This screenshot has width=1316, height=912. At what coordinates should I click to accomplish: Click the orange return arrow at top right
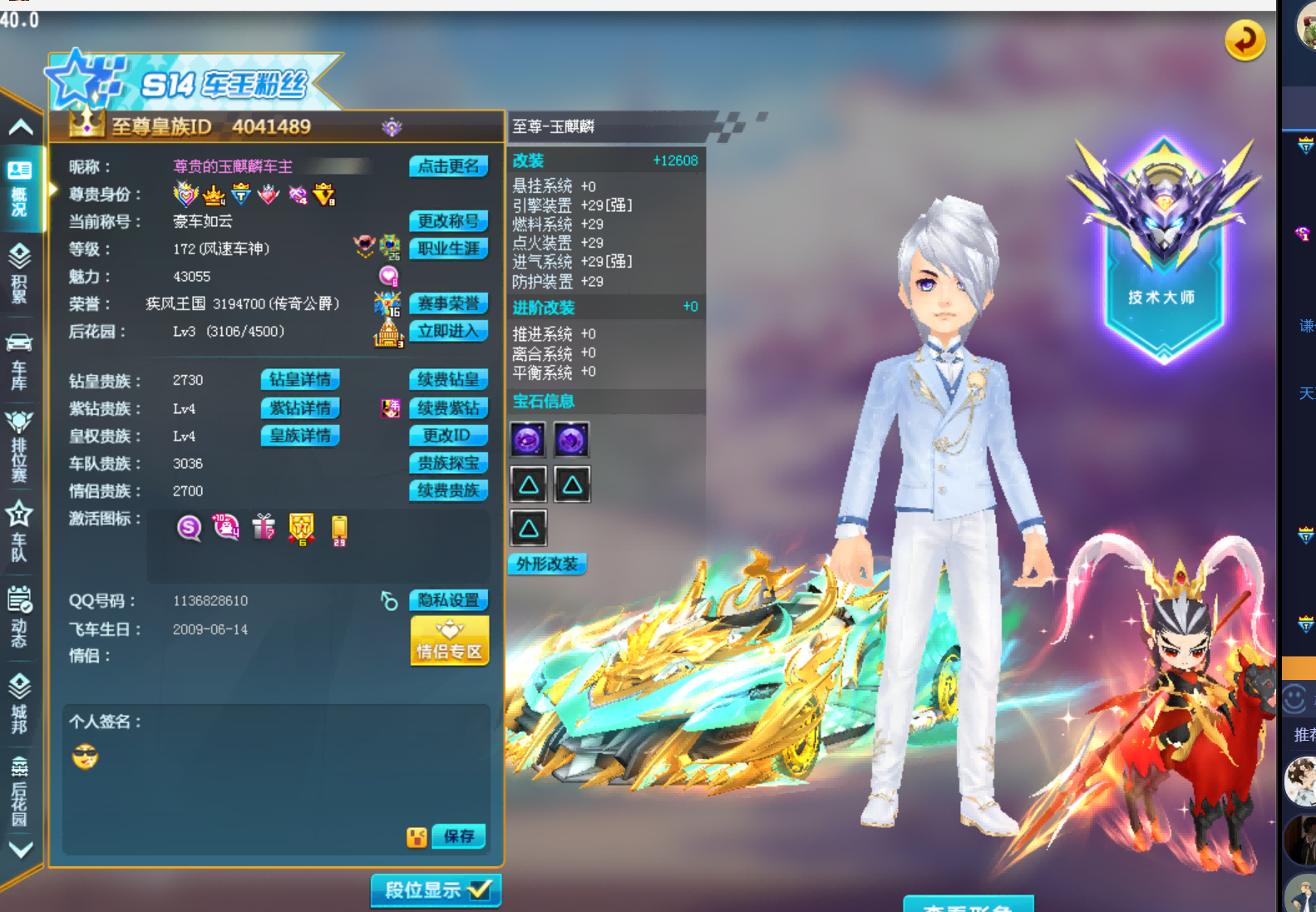tap(1245, 39)
